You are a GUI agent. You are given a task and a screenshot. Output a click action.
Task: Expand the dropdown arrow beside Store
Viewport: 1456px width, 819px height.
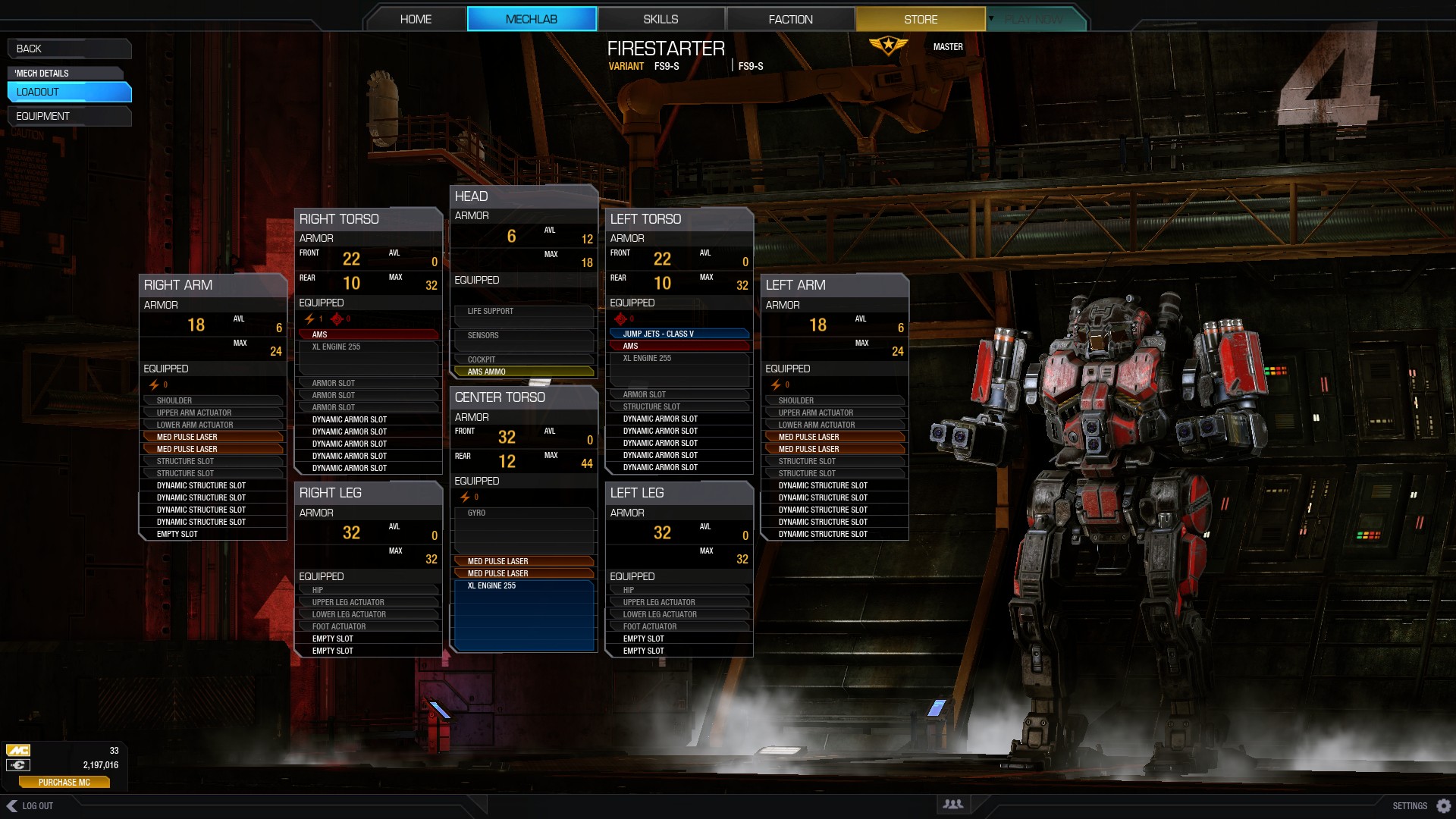(991, 18)
